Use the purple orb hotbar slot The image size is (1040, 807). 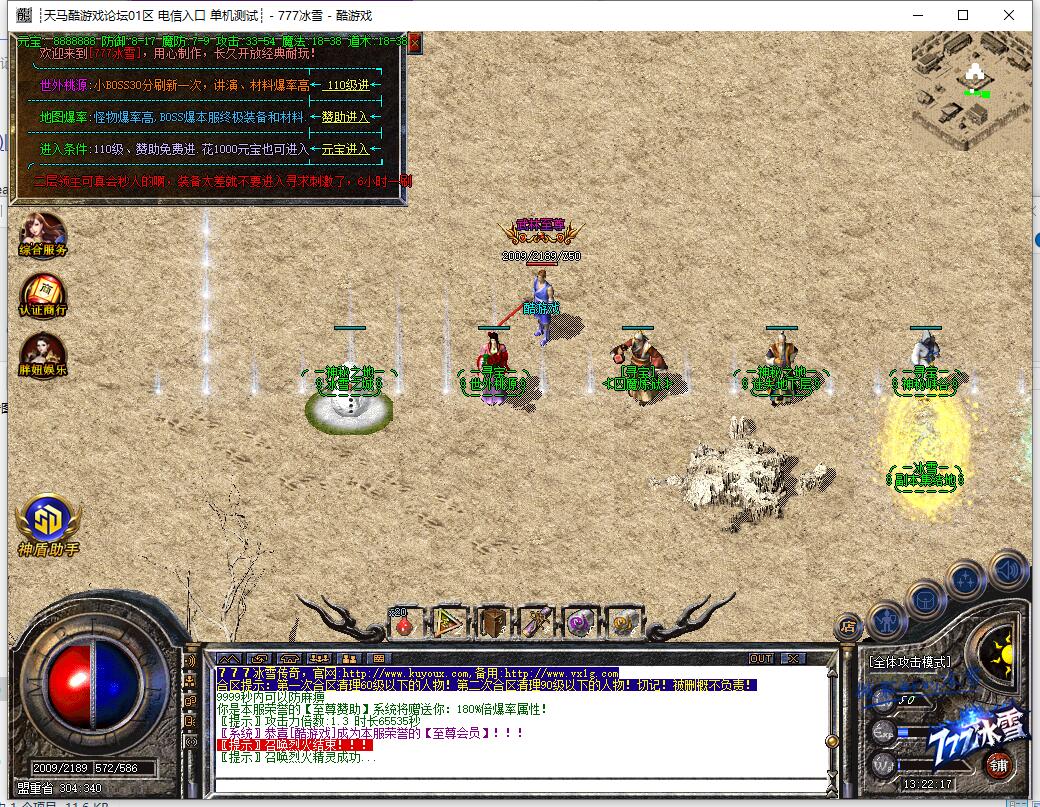pos(579,623)
